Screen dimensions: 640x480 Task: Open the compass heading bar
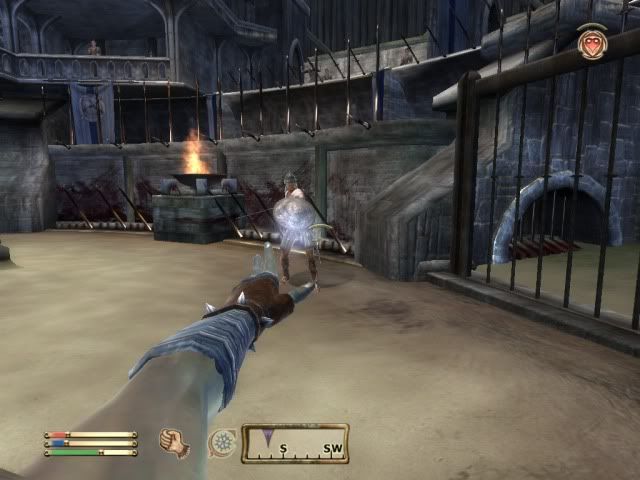click(x=295, y=443)
